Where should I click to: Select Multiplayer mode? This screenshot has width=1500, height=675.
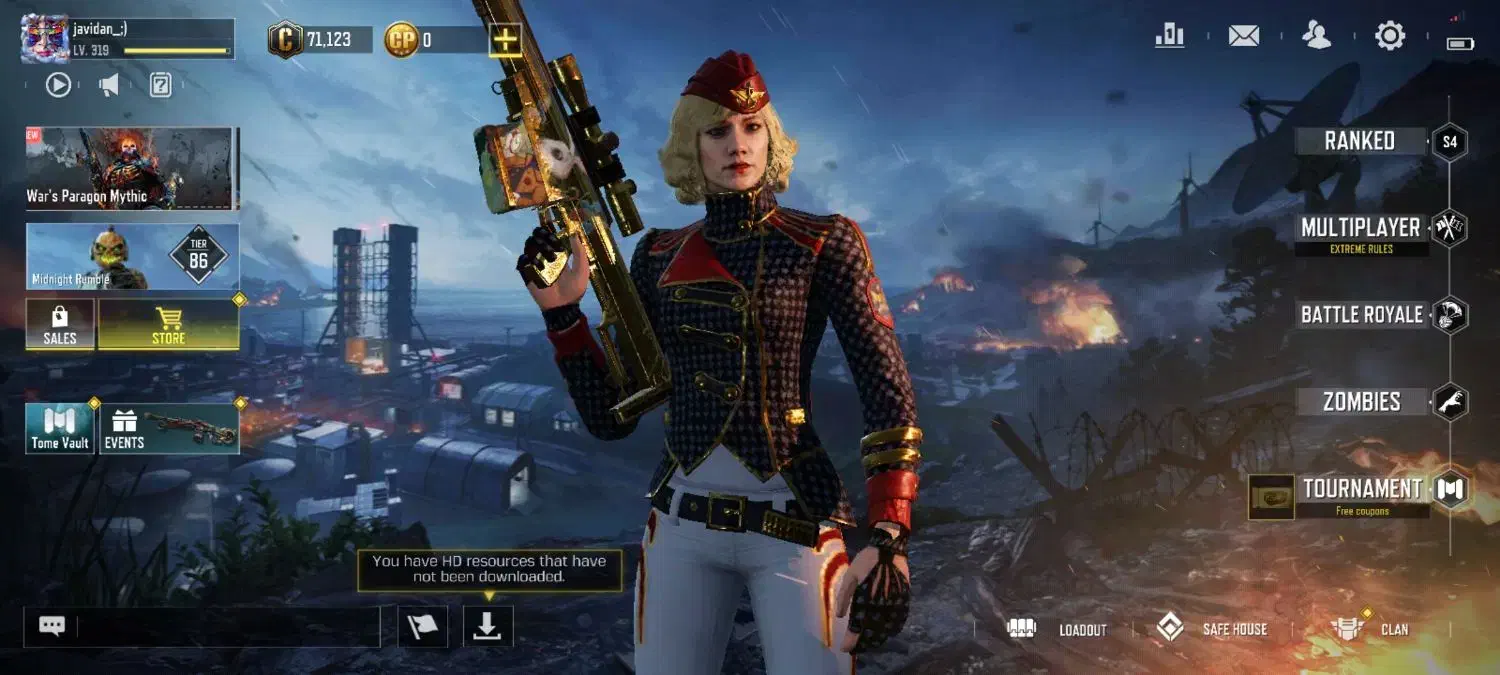point(1360,228)
